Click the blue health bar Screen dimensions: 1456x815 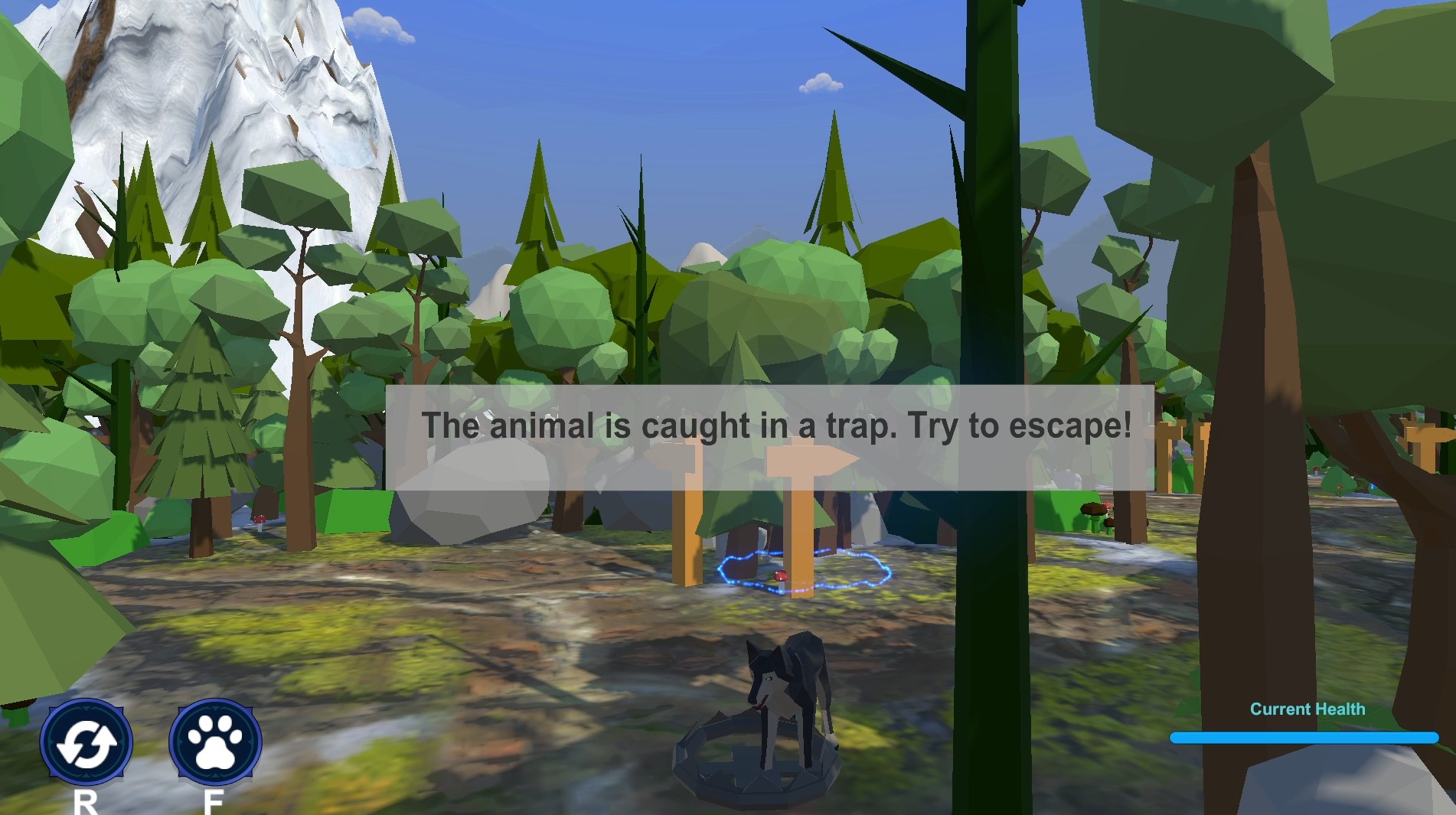click(x=1306, y=738)
